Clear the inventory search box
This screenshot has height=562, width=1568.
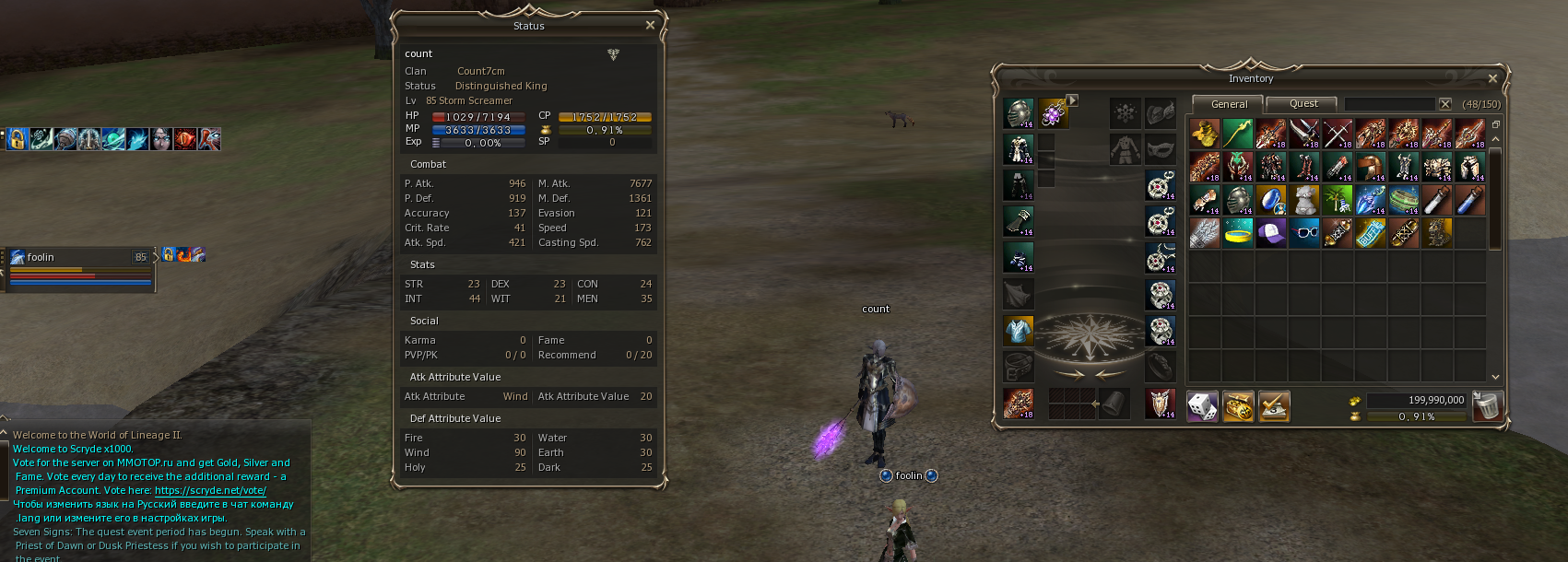click(x=1445, y=104)
